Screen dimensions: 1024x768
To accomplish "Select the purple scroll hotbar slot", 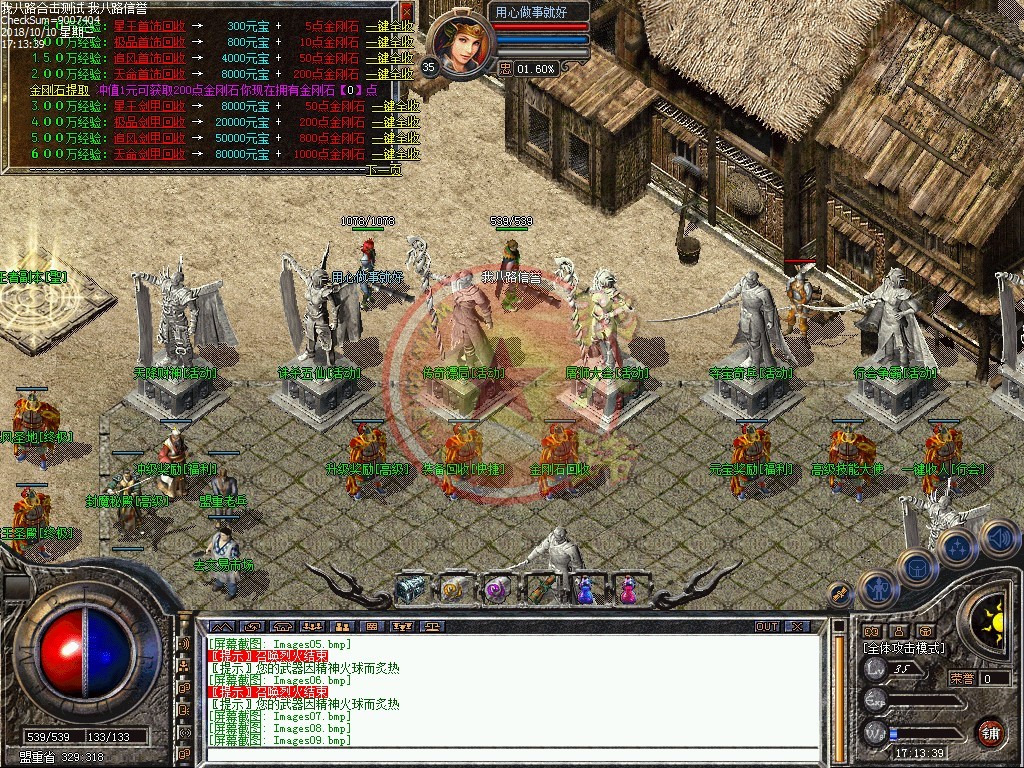I will 497,590.
